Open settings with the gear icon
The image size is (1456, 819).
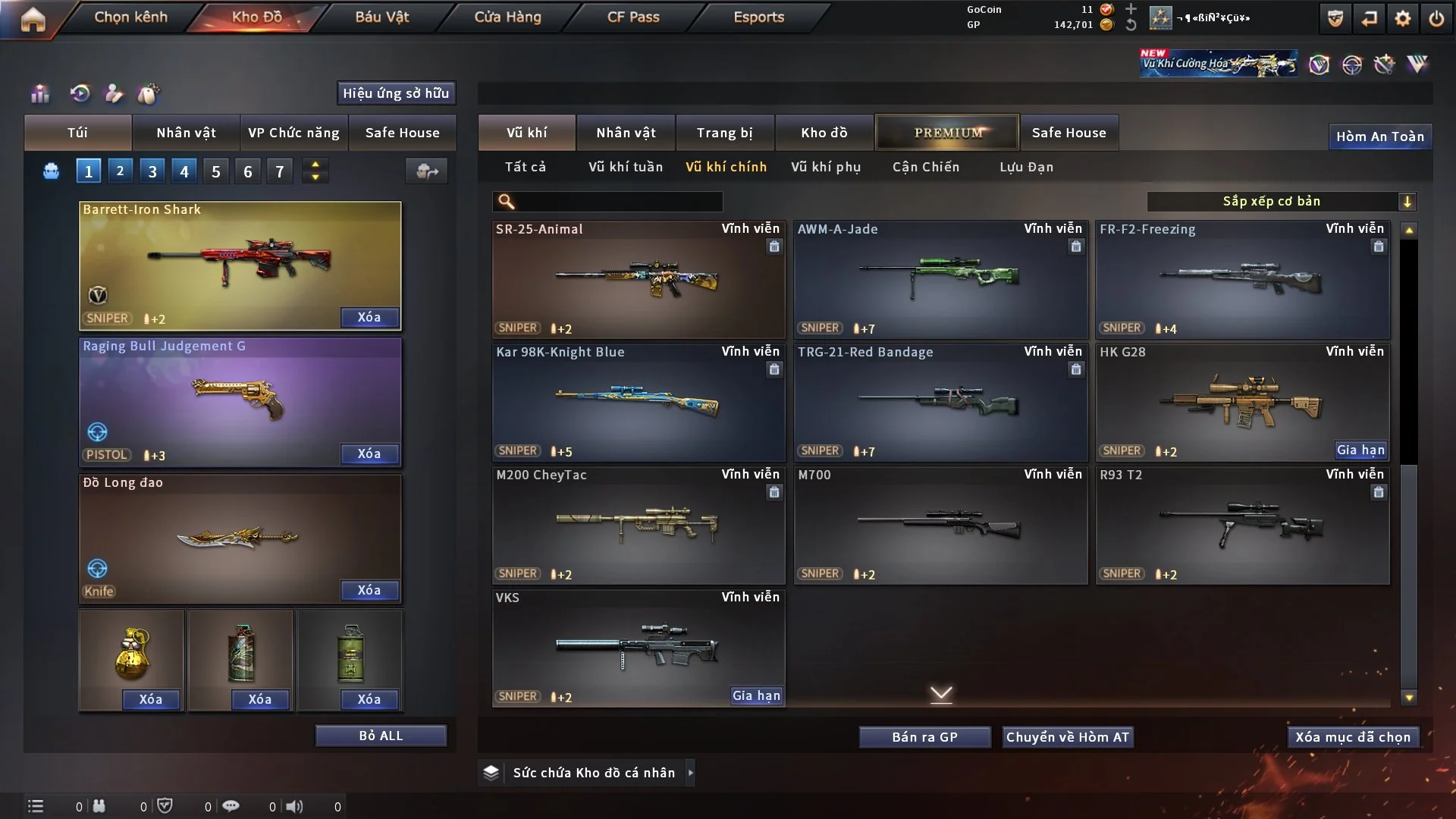point(1402,18)
